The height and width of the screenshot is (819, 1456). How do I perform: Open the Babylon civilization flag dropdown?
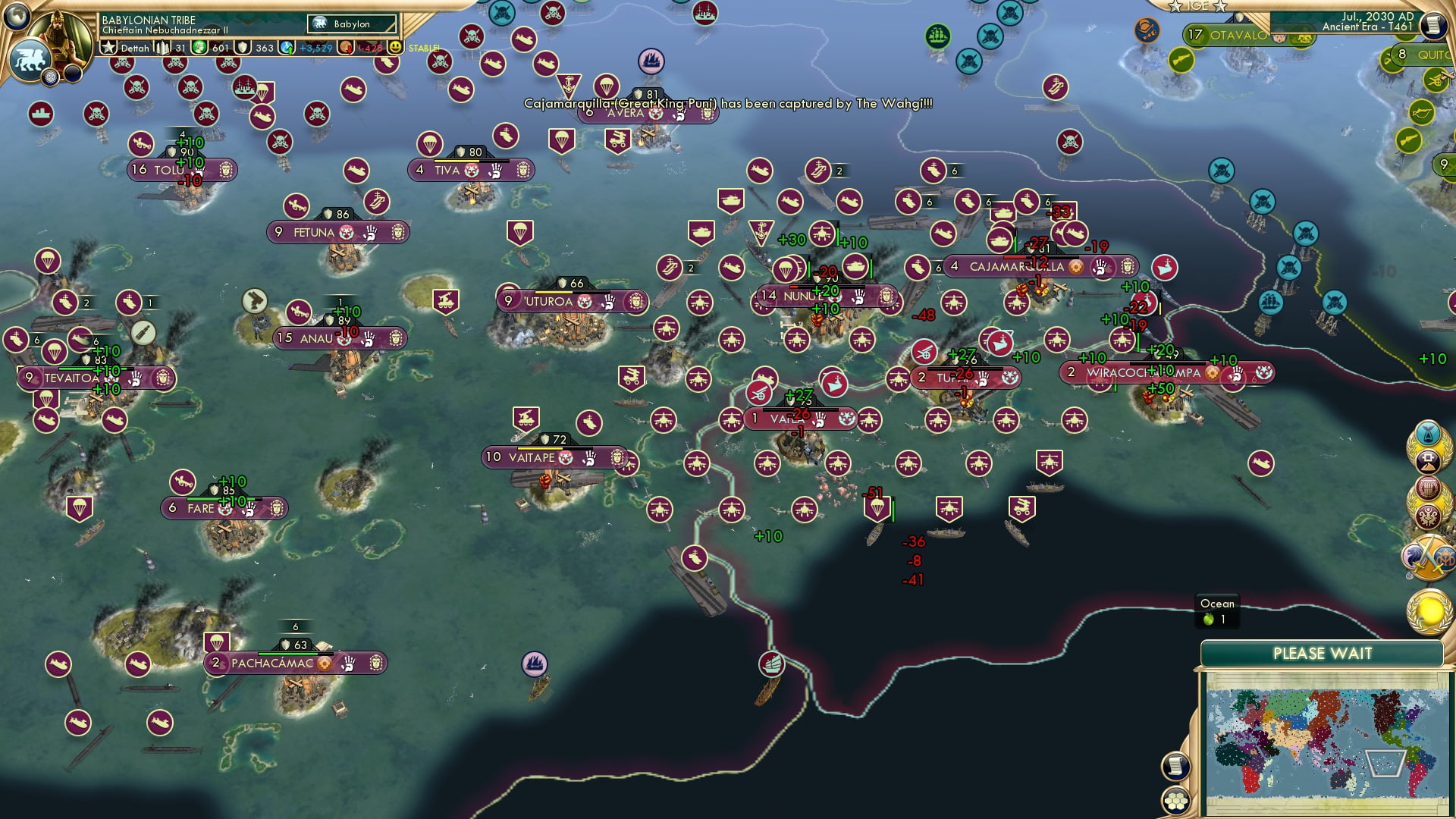coord(353,24)
